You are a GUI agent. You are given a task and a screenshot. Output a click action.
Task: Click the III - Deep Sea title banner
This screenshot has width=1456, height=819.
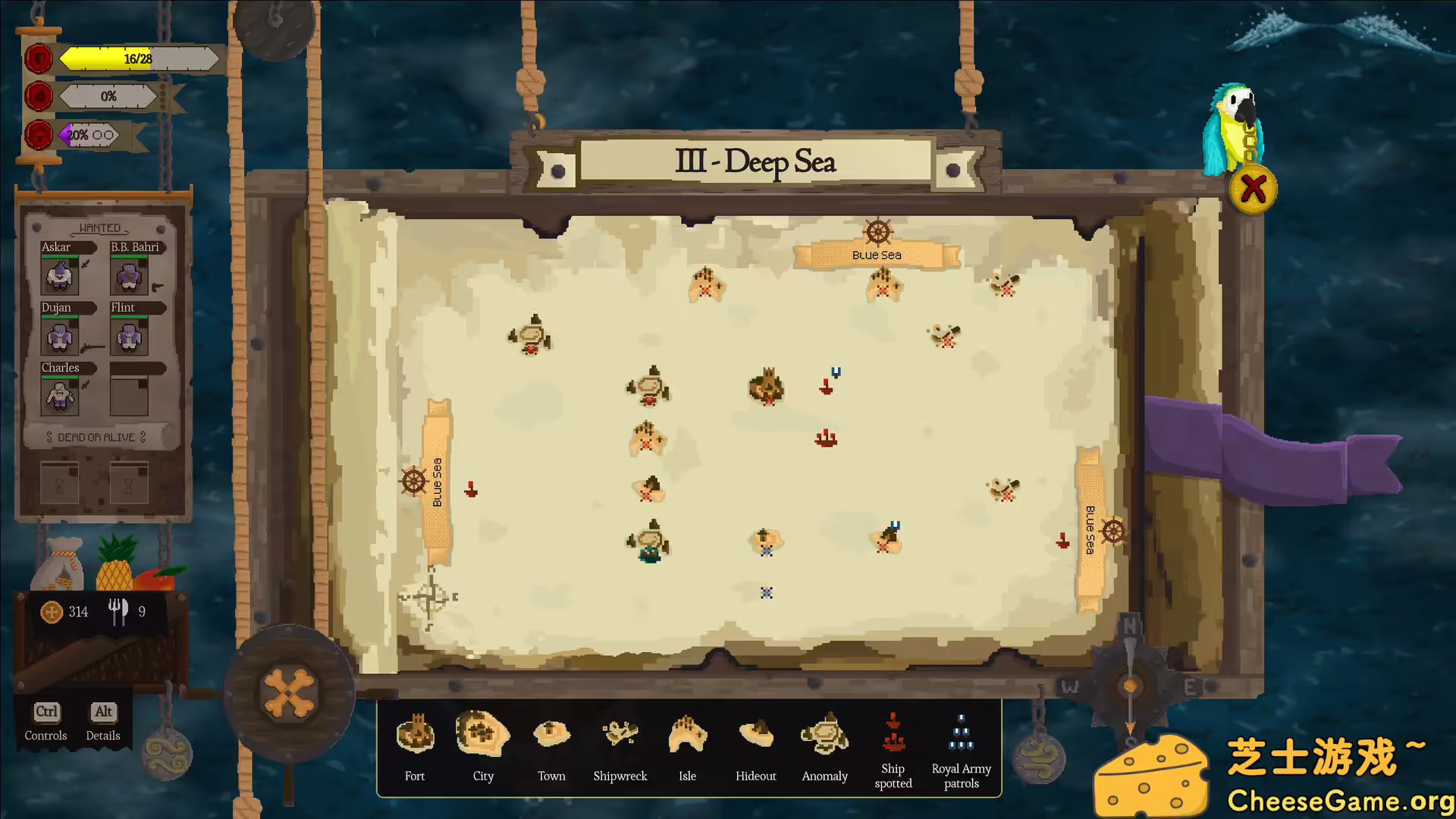pyautogui.click(x=755, y=162)
